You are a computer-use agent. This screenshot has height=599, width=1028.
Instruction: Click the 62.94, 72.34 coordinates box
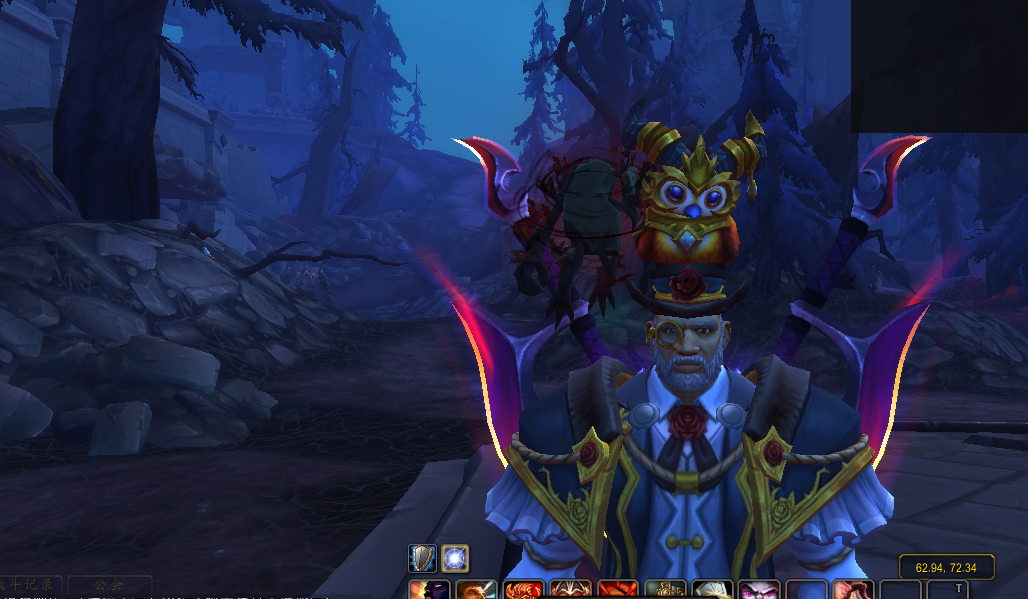pos(946,567)
